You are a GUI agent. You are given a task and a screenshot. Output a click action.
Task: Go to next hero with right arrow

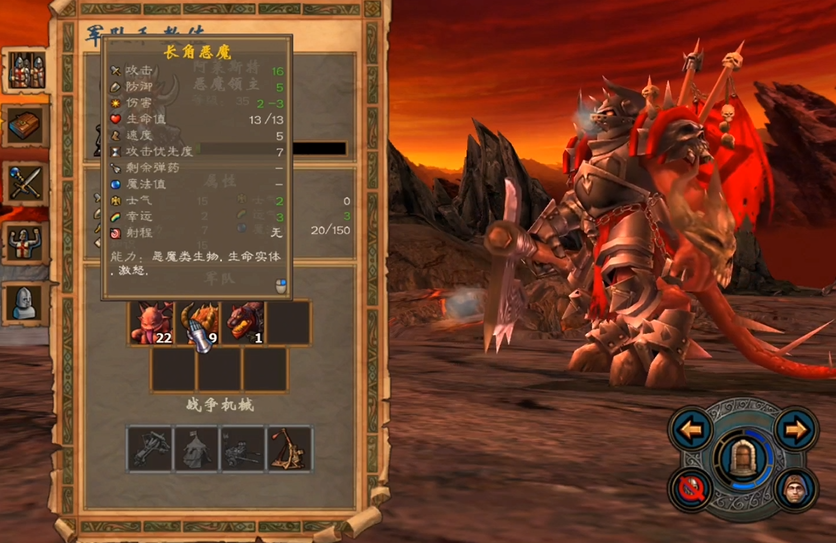(x=796, y=430)
